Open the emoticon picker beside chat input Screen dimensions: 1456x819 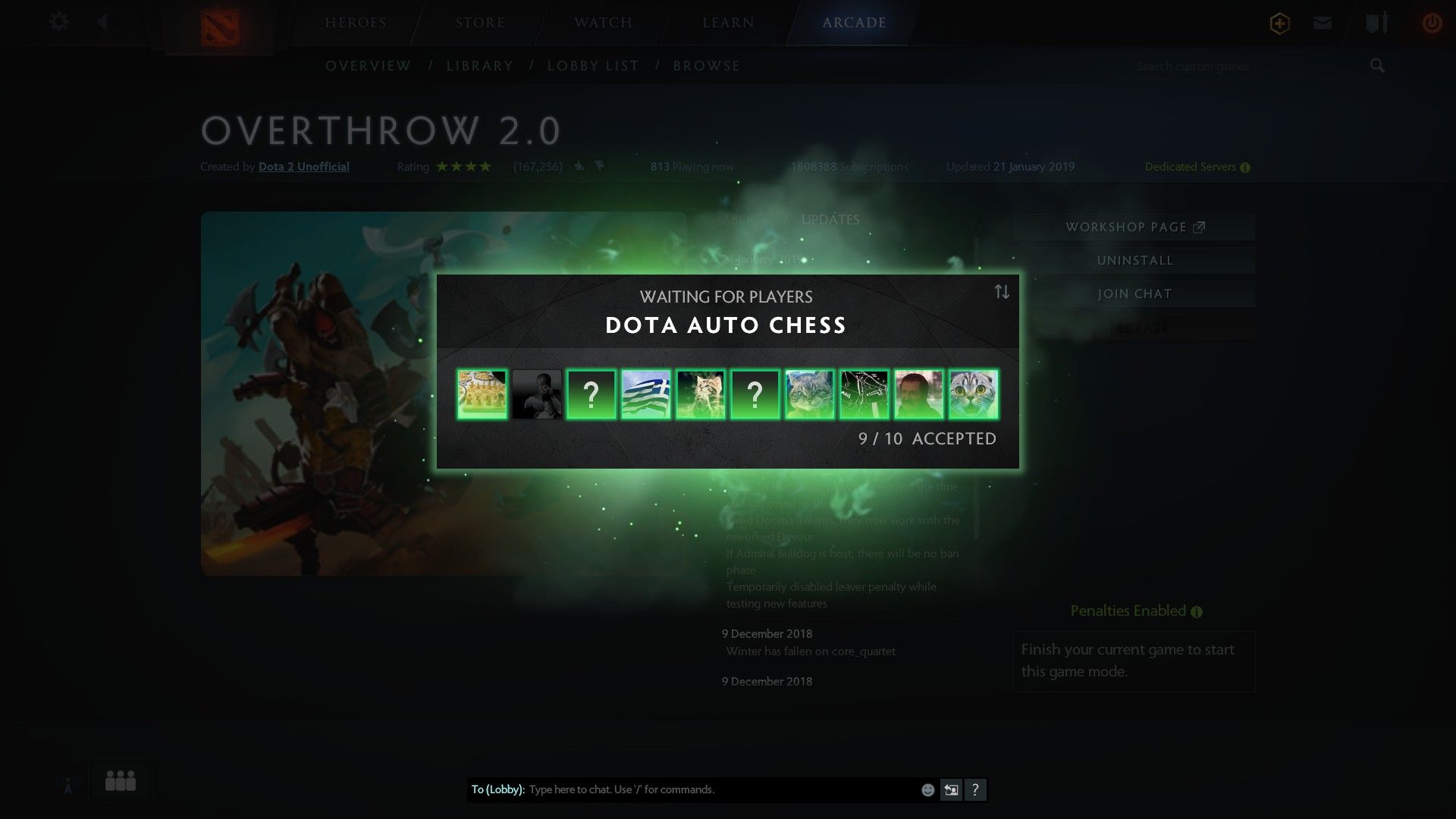point(927,789)
